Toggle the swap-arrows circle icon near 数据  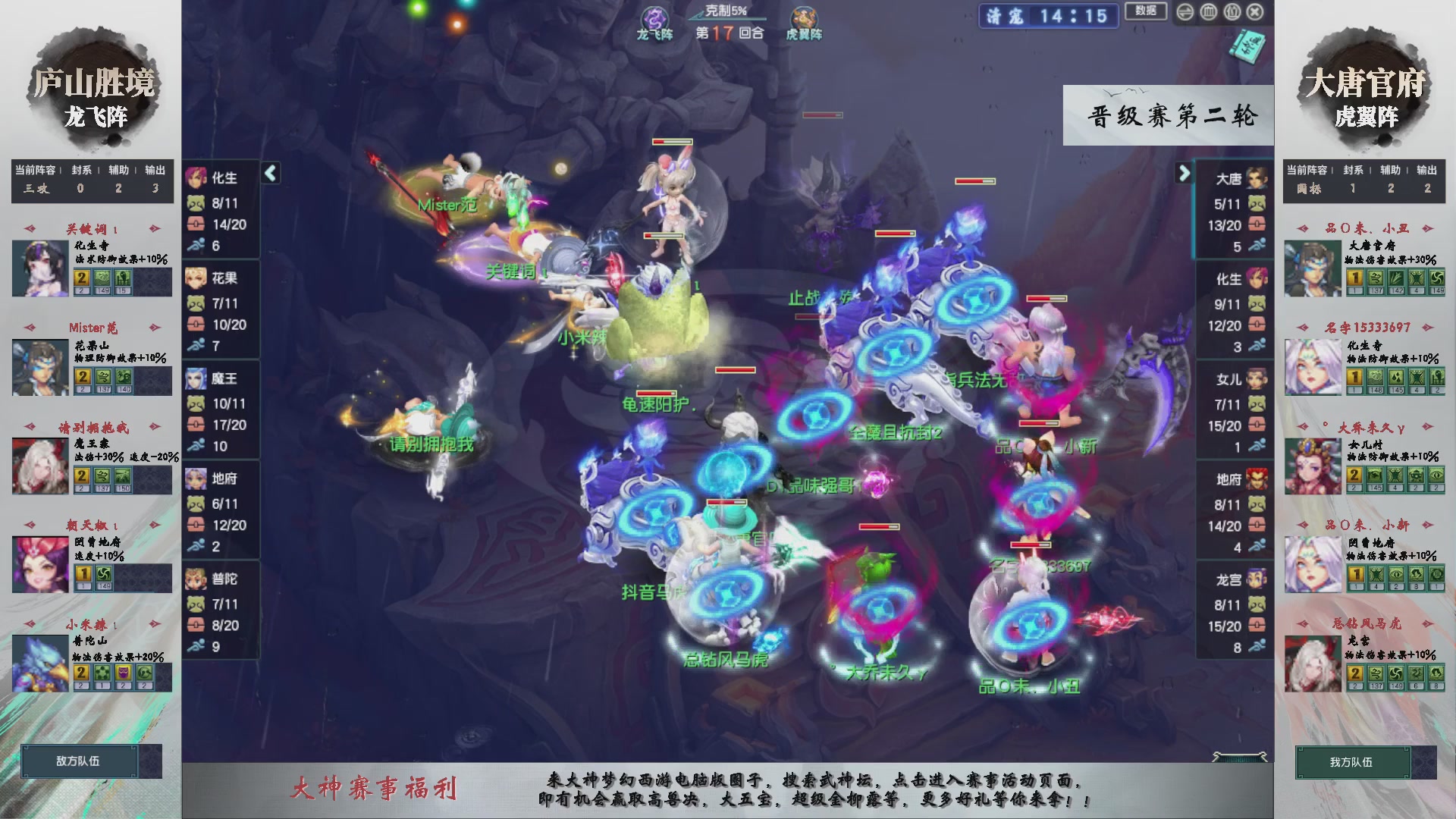tap(1184, 11)
